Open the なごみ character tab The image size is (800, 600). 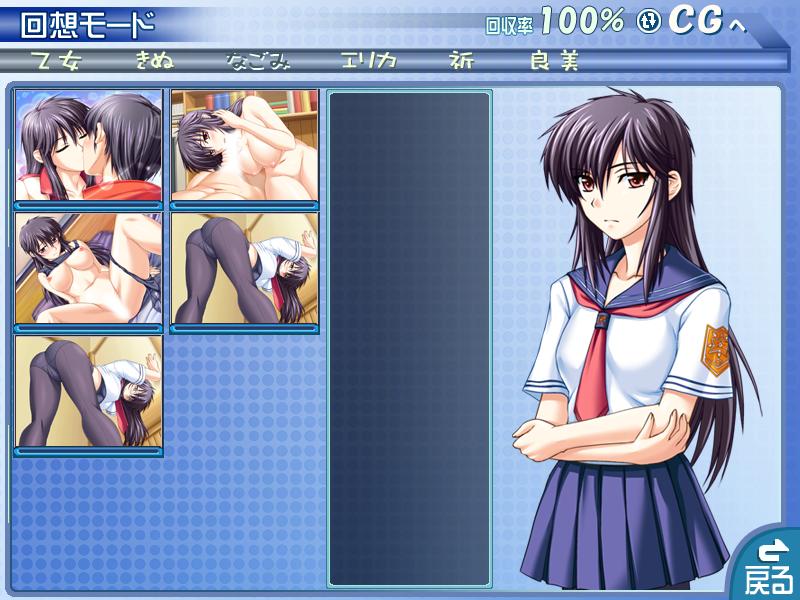[x=258, y=60]
